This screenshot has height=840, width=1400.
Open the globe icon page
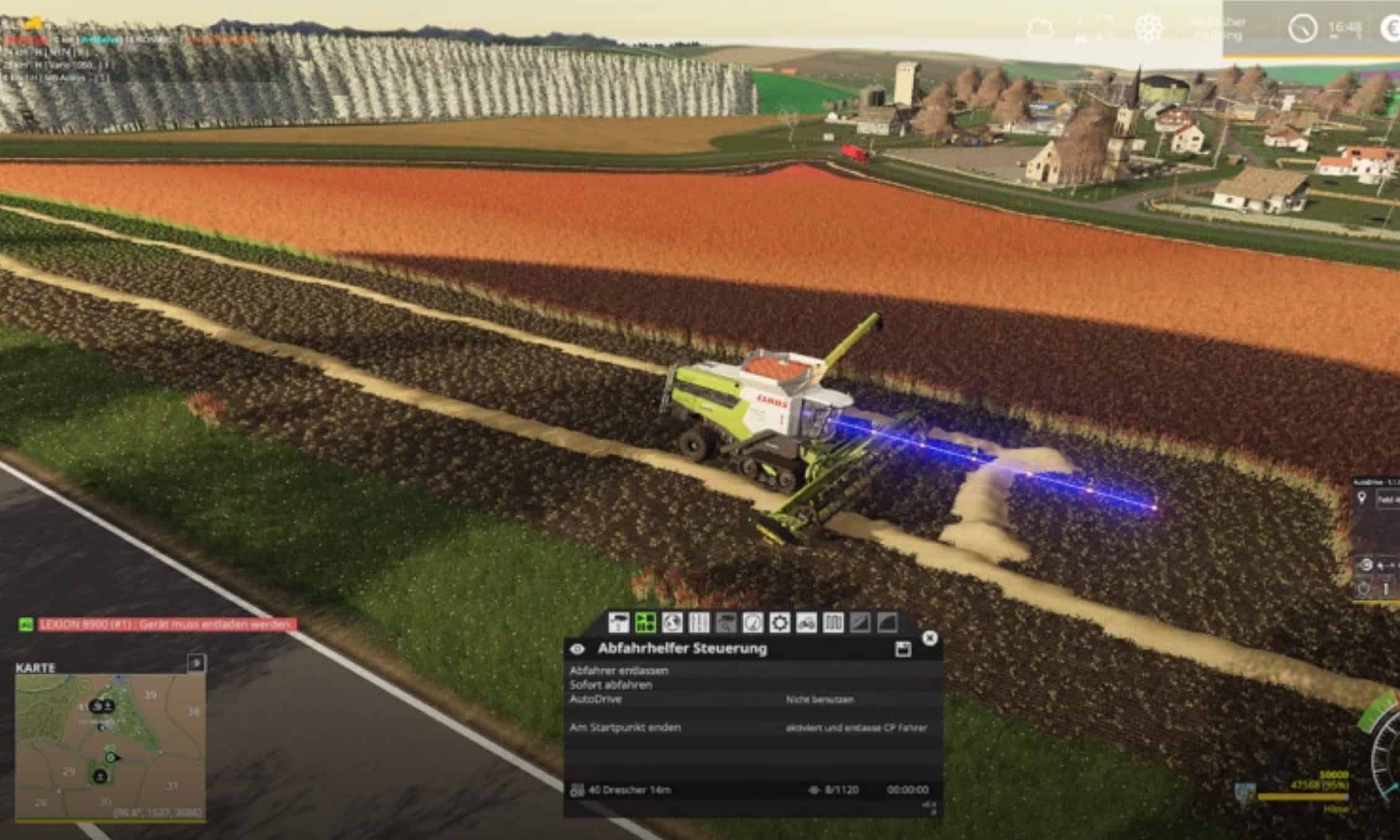click(672, 622)
